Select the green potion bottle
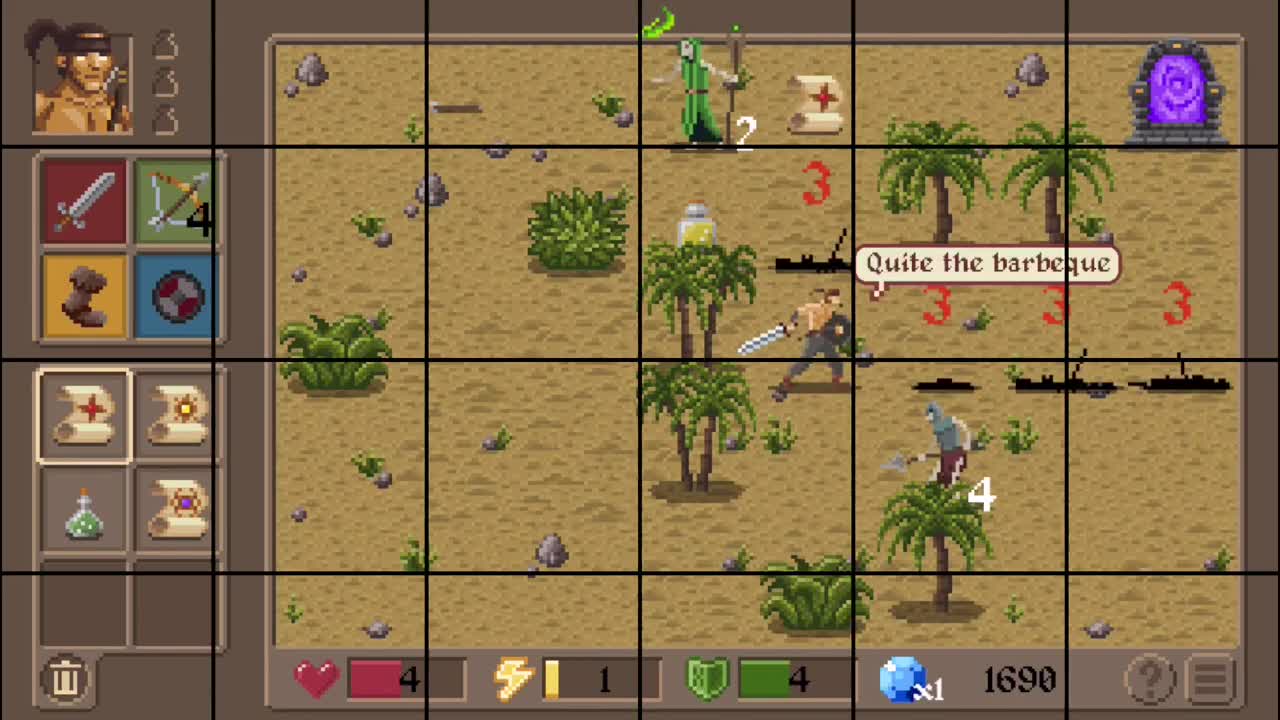The height and width of the screenshot is (720, 1280). point(84,510)
